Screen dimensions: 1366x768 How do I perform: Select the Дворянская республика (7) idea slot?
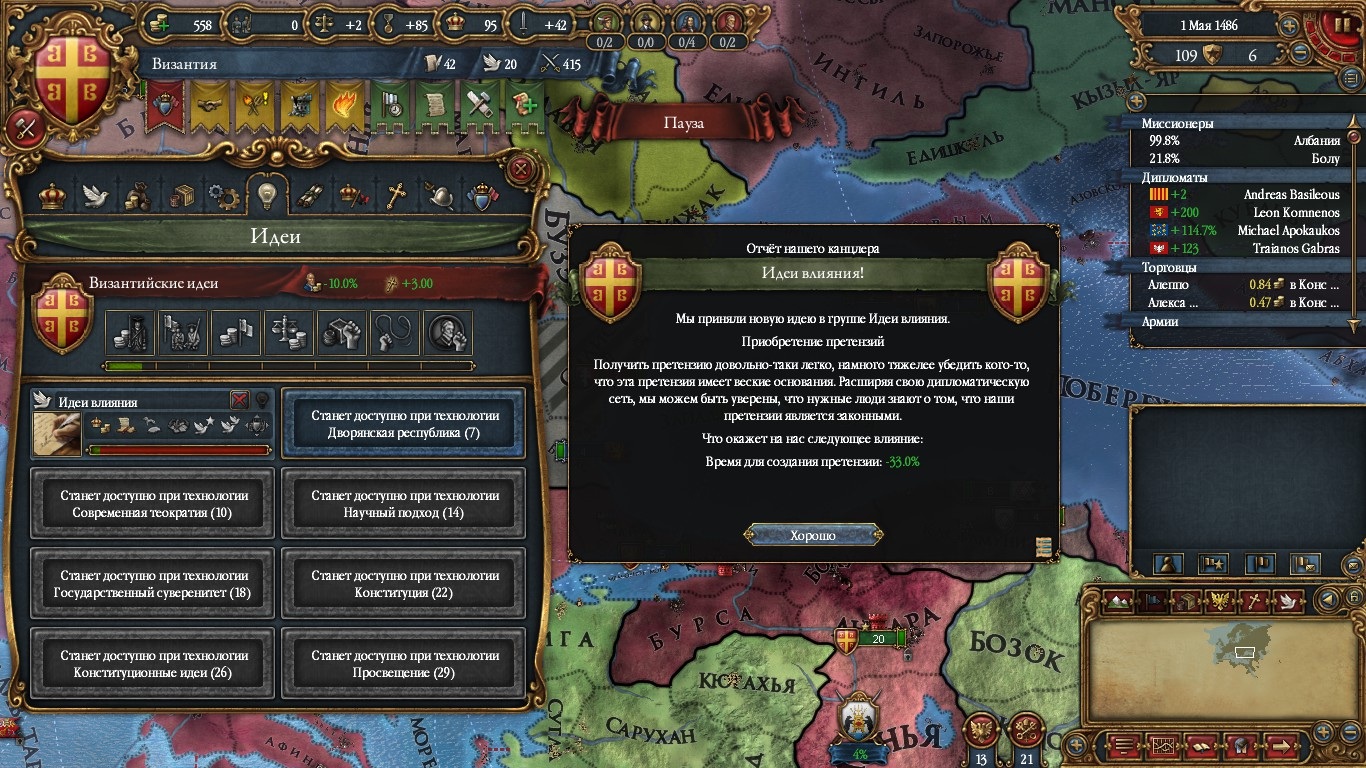click(404, 424)
